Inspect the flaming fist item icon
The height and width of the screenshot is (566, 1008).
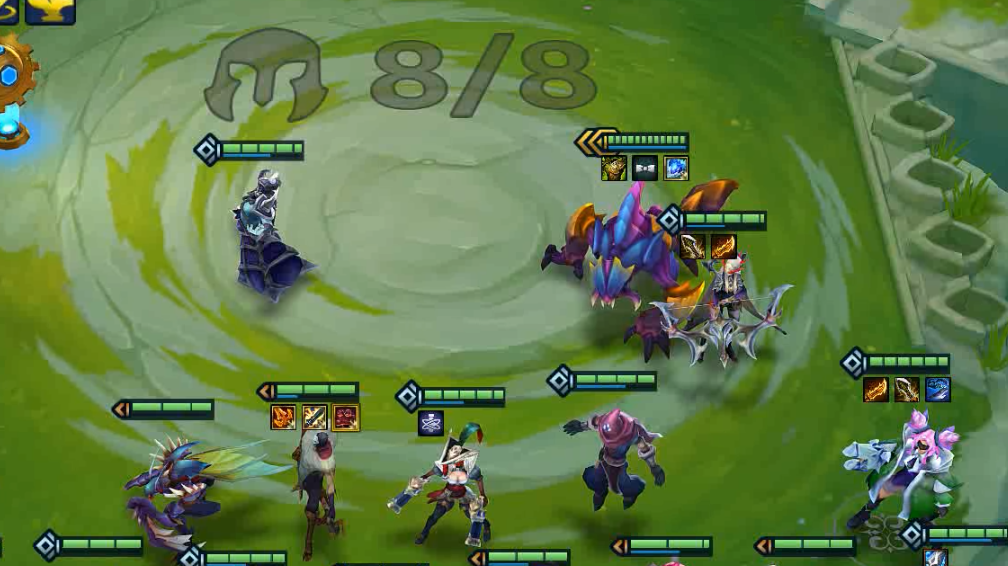(283, 417)
